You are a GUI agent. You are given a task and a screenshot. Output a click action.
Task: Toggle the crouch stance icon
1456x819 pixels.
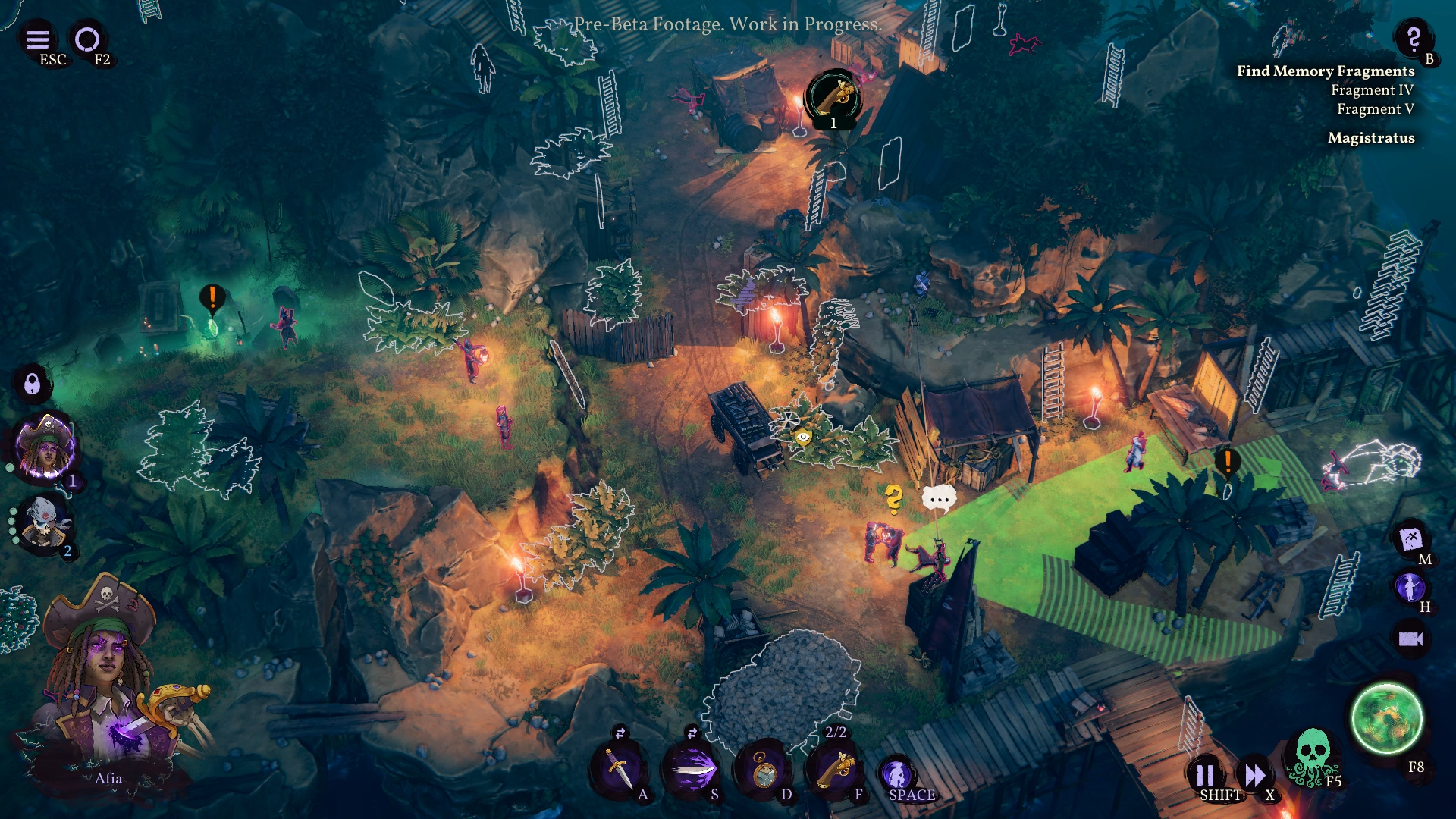click(x=898, y=774)
